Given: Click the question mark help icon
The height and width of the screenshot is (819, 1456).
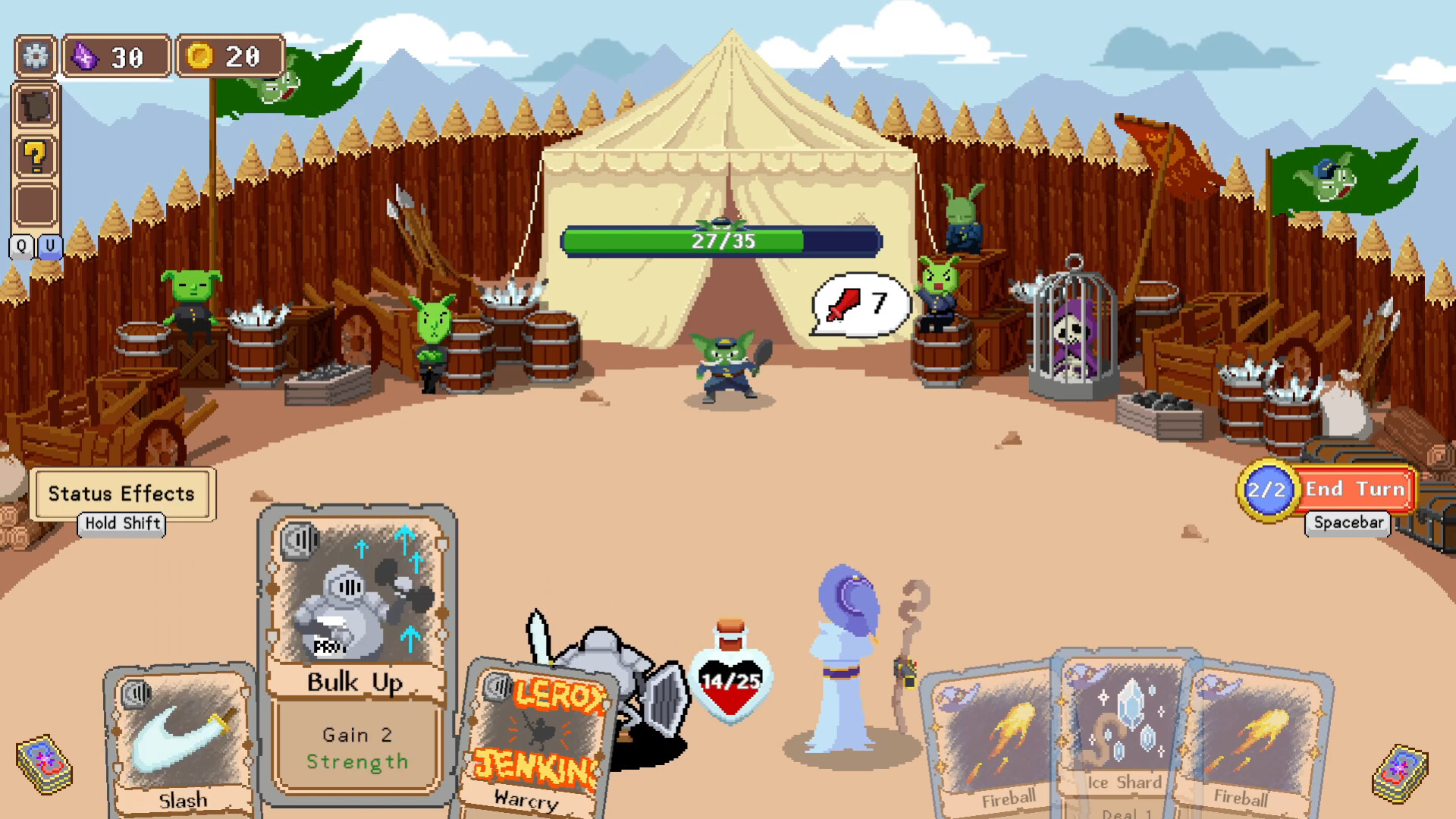Looking at the screenshot, I should (x=36, y=155).
